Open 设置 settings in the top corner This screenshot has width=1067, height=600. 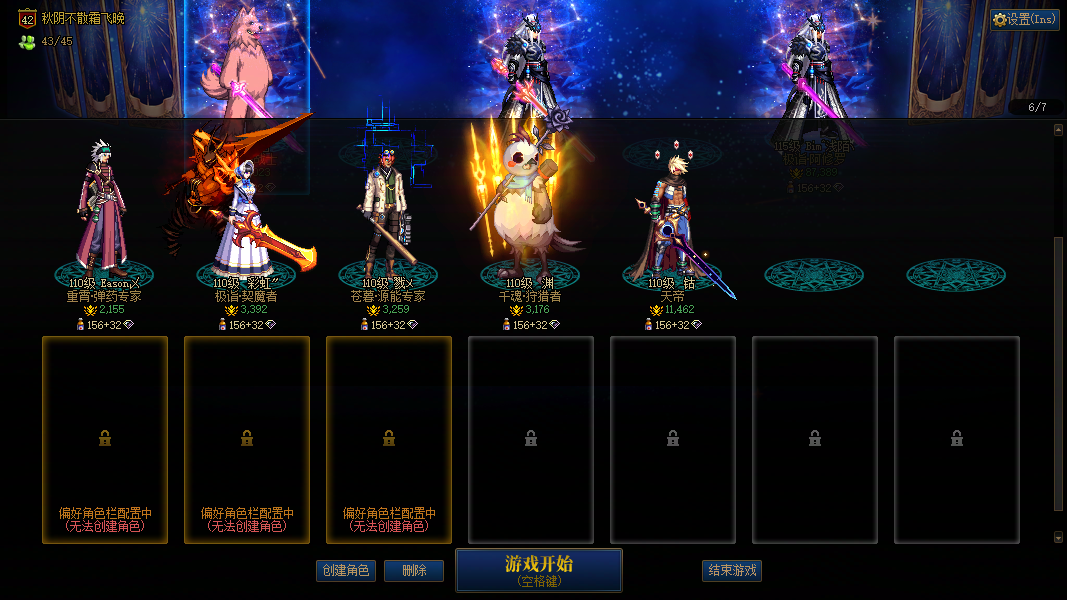[1025, 19]
